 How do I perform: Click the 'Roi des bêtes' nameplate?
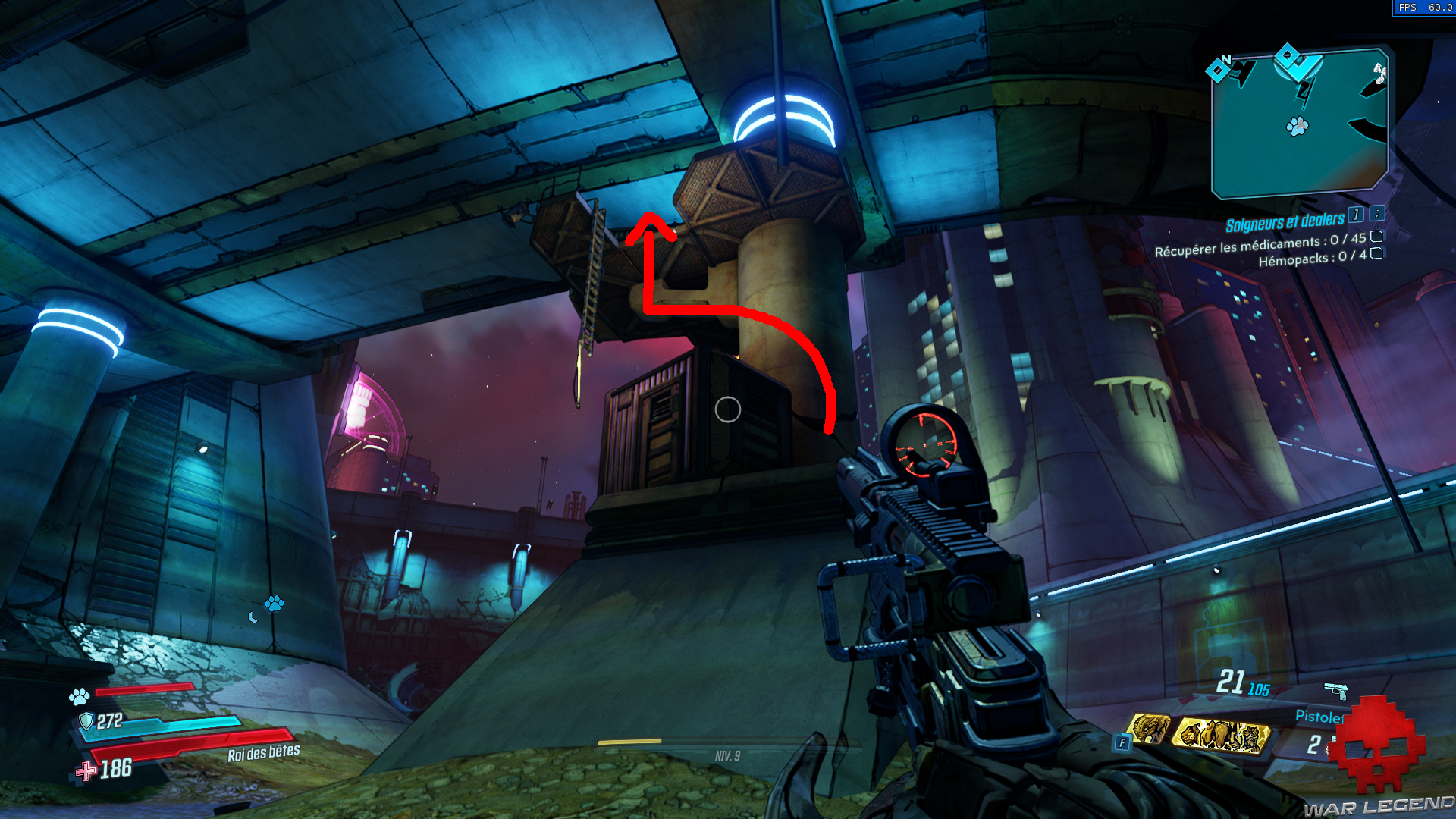click(x=264, y=754)
